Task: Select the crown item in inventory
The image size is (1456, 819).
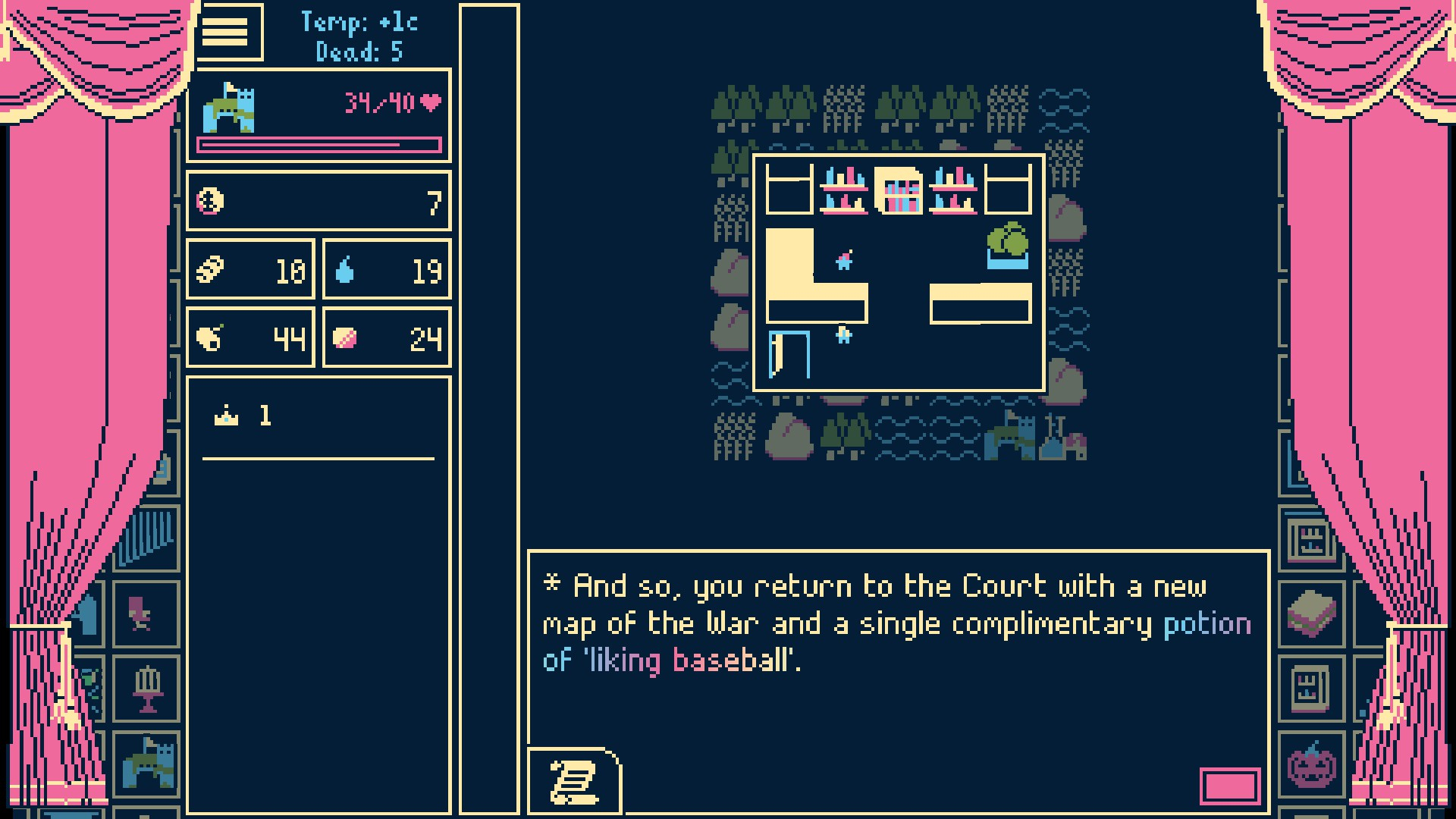Action: point(227,416)
